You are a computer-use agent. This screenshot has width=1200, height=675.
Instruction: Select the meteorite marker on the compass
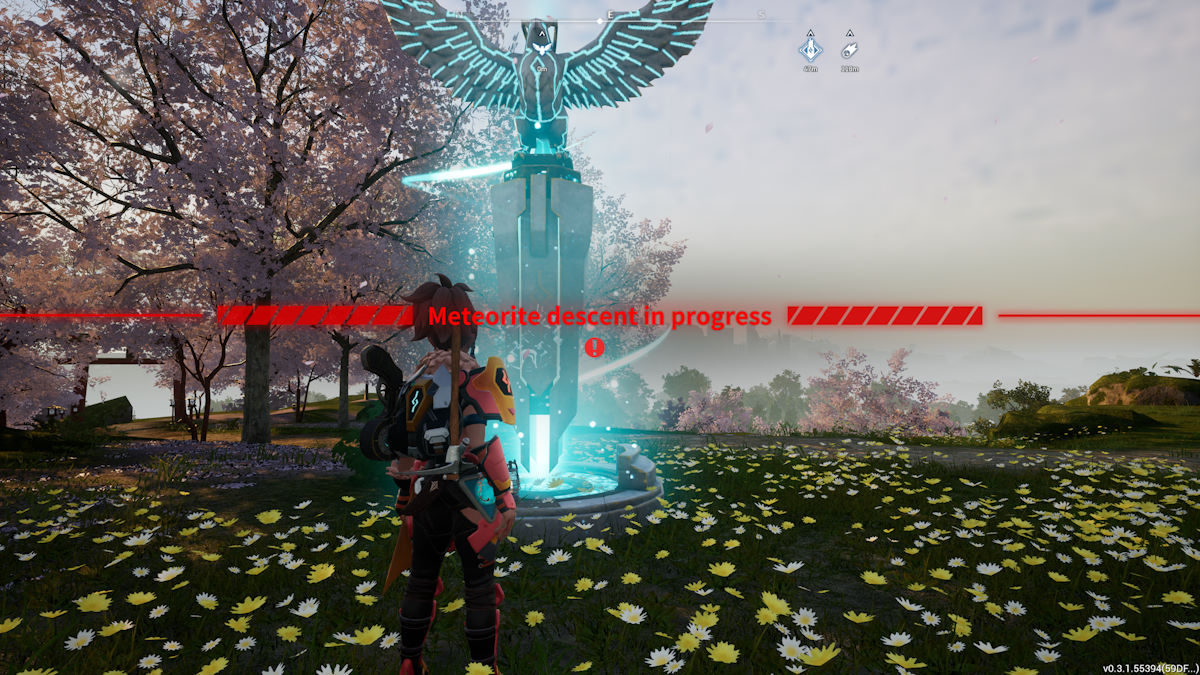click(849, 48)
